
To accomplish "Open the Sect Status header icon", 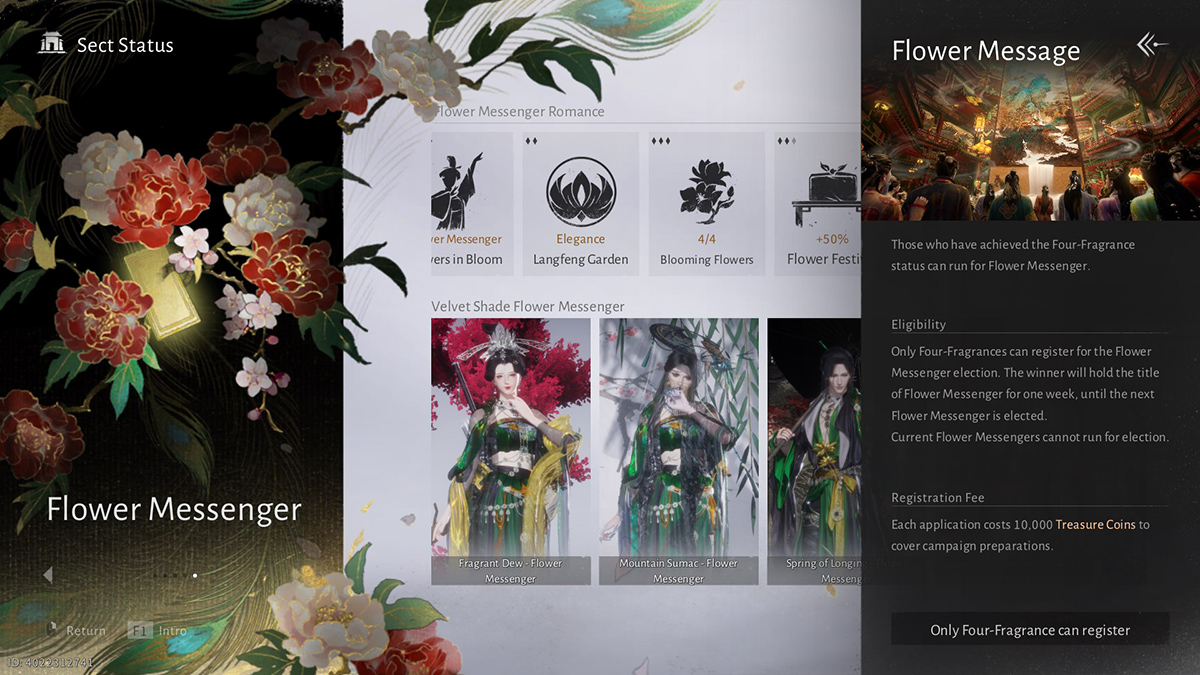I will click(51, 45).
